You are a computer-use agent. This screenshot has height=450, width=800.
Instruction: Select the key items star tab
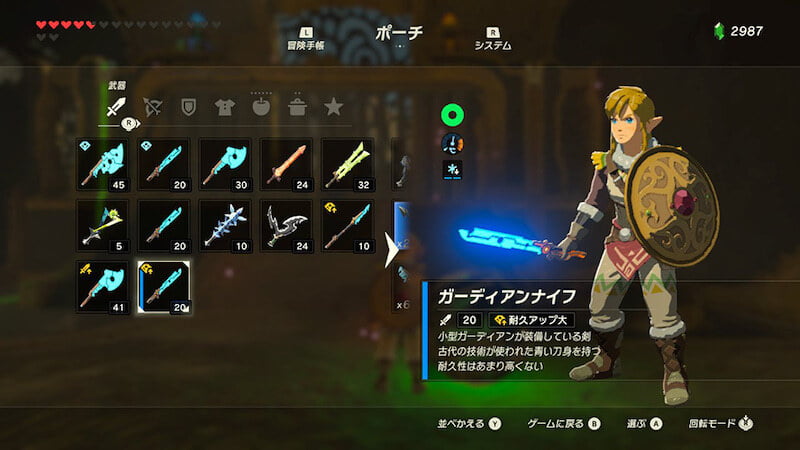point(333,106)
